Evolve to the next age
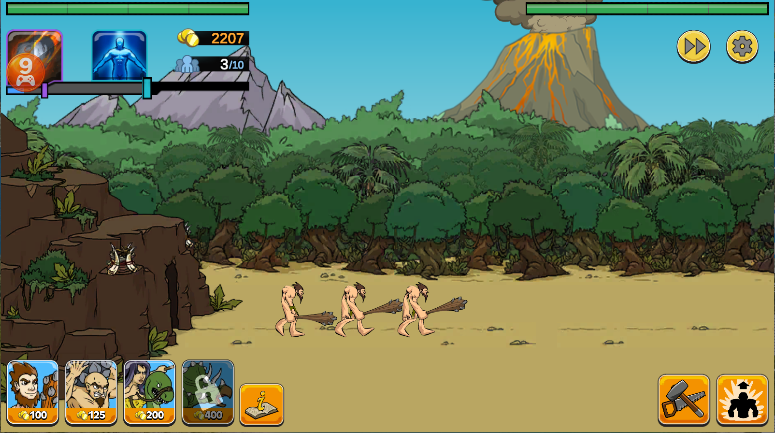 pos(741,400)
